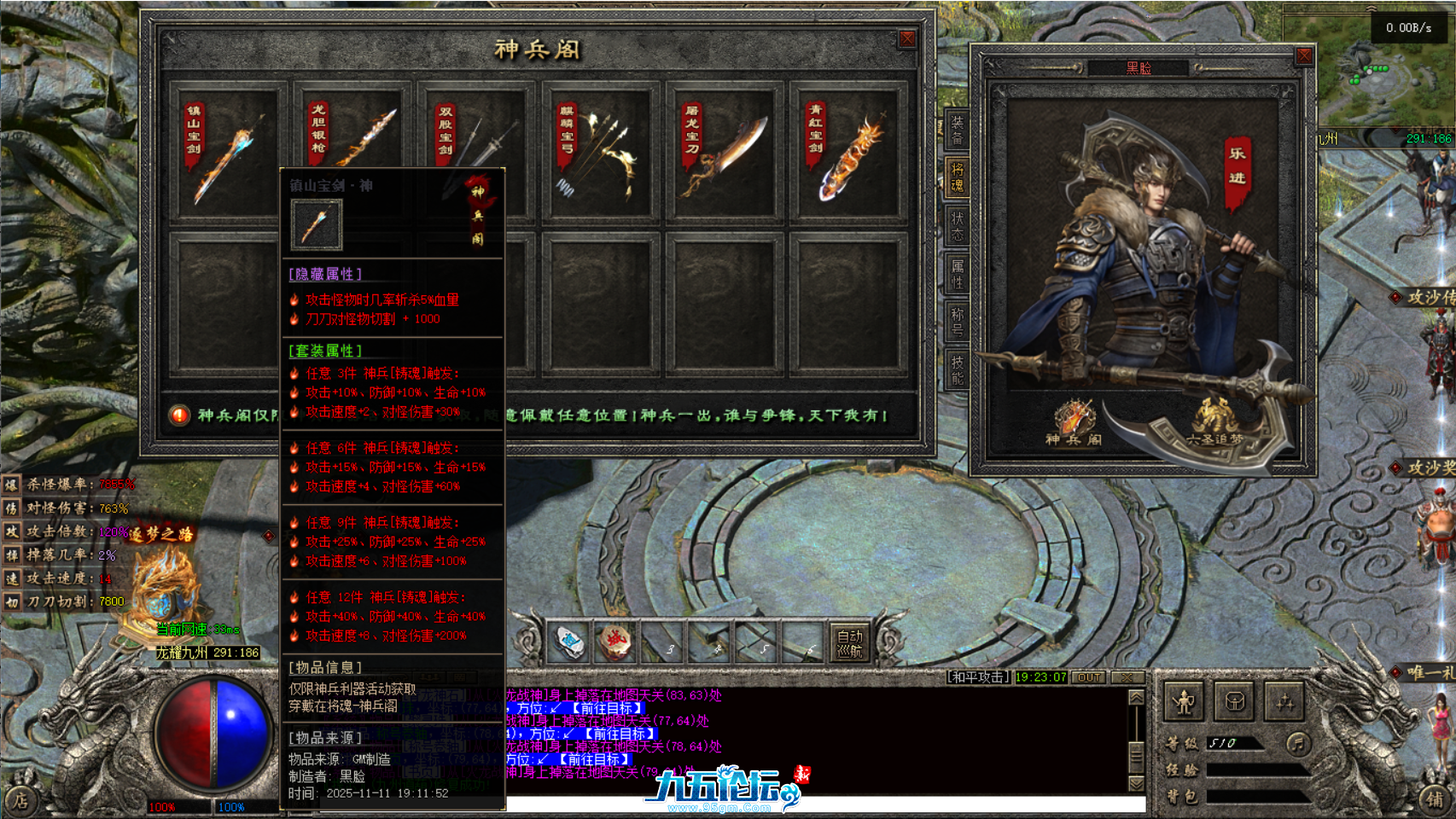1456x819 pixels.
Task: Close the 黑脸 character panel
Action: pos(1303,56)
